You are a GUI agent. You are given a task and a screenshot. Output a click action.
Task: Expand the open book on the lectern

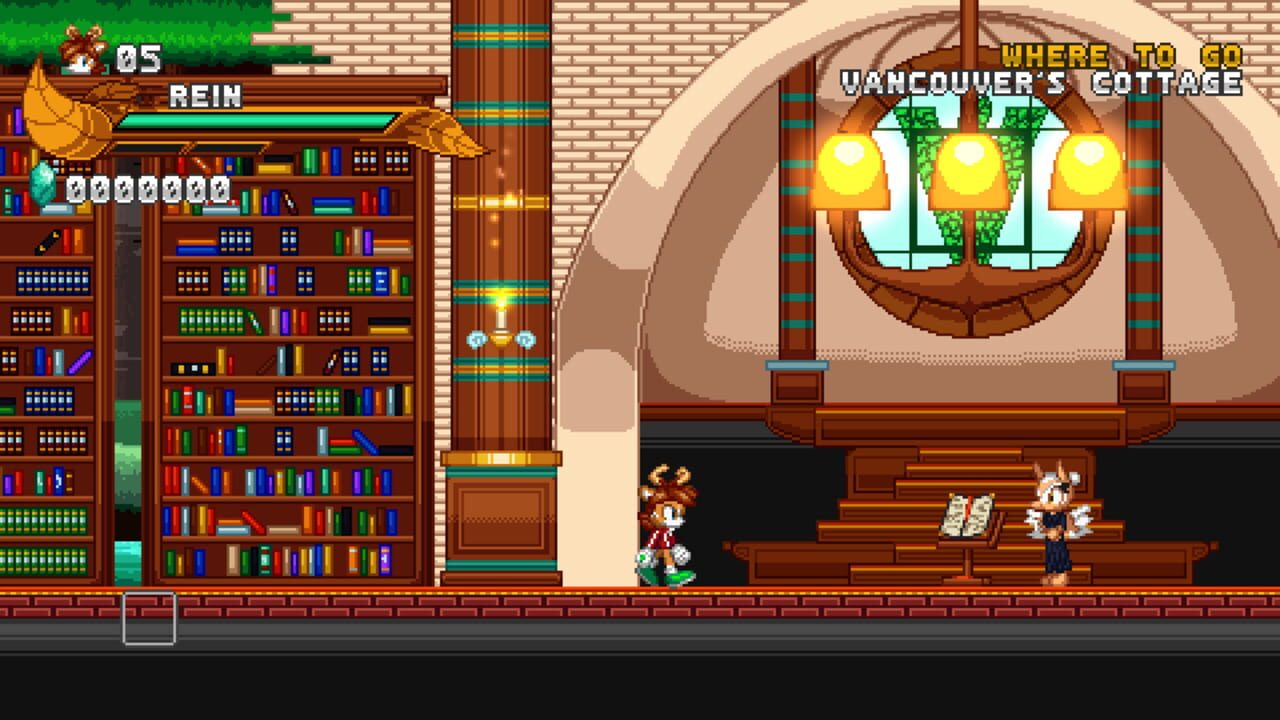coord(968,512)
